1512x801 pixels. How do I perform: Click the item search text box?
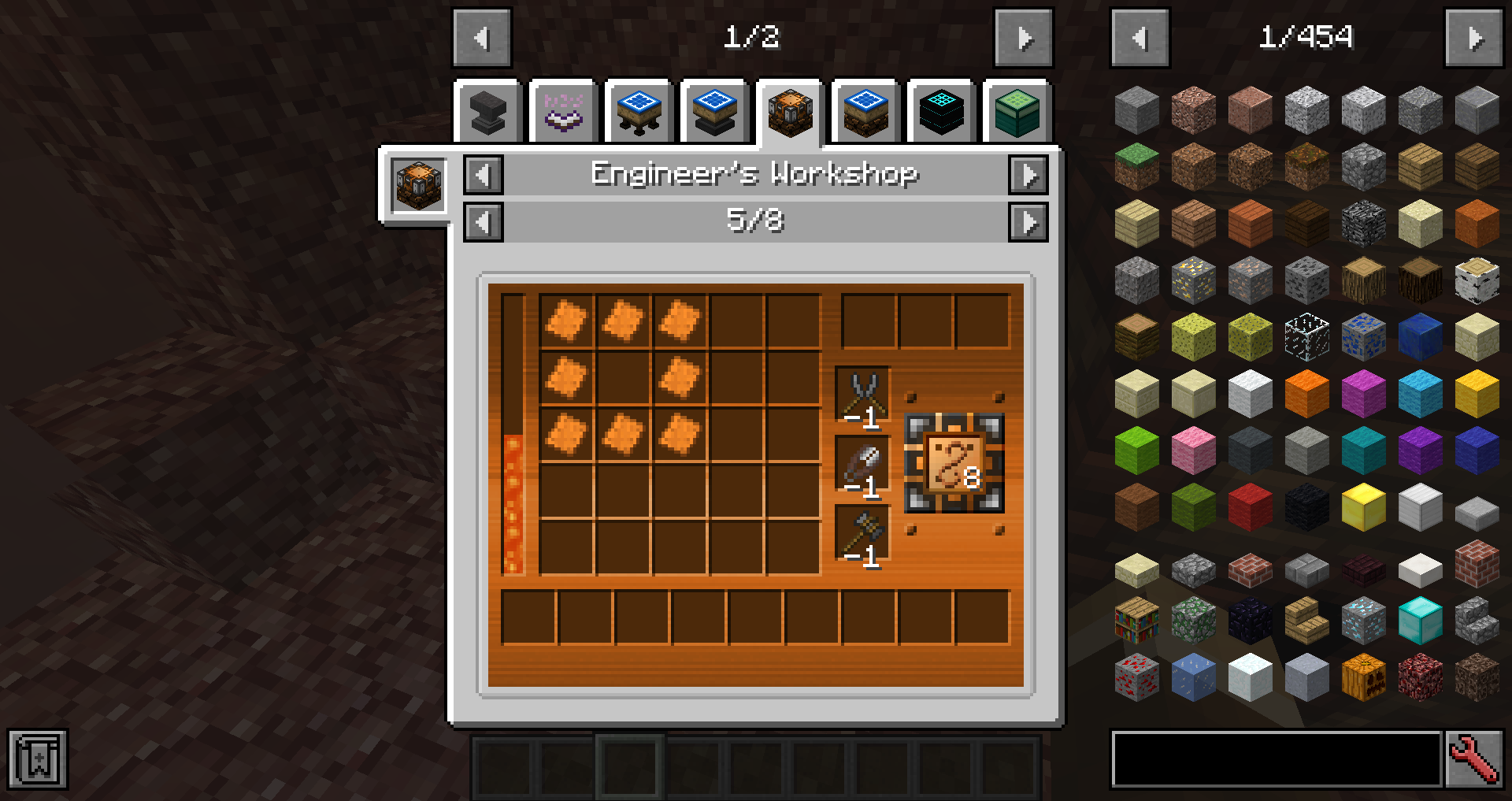[1276, 759]
